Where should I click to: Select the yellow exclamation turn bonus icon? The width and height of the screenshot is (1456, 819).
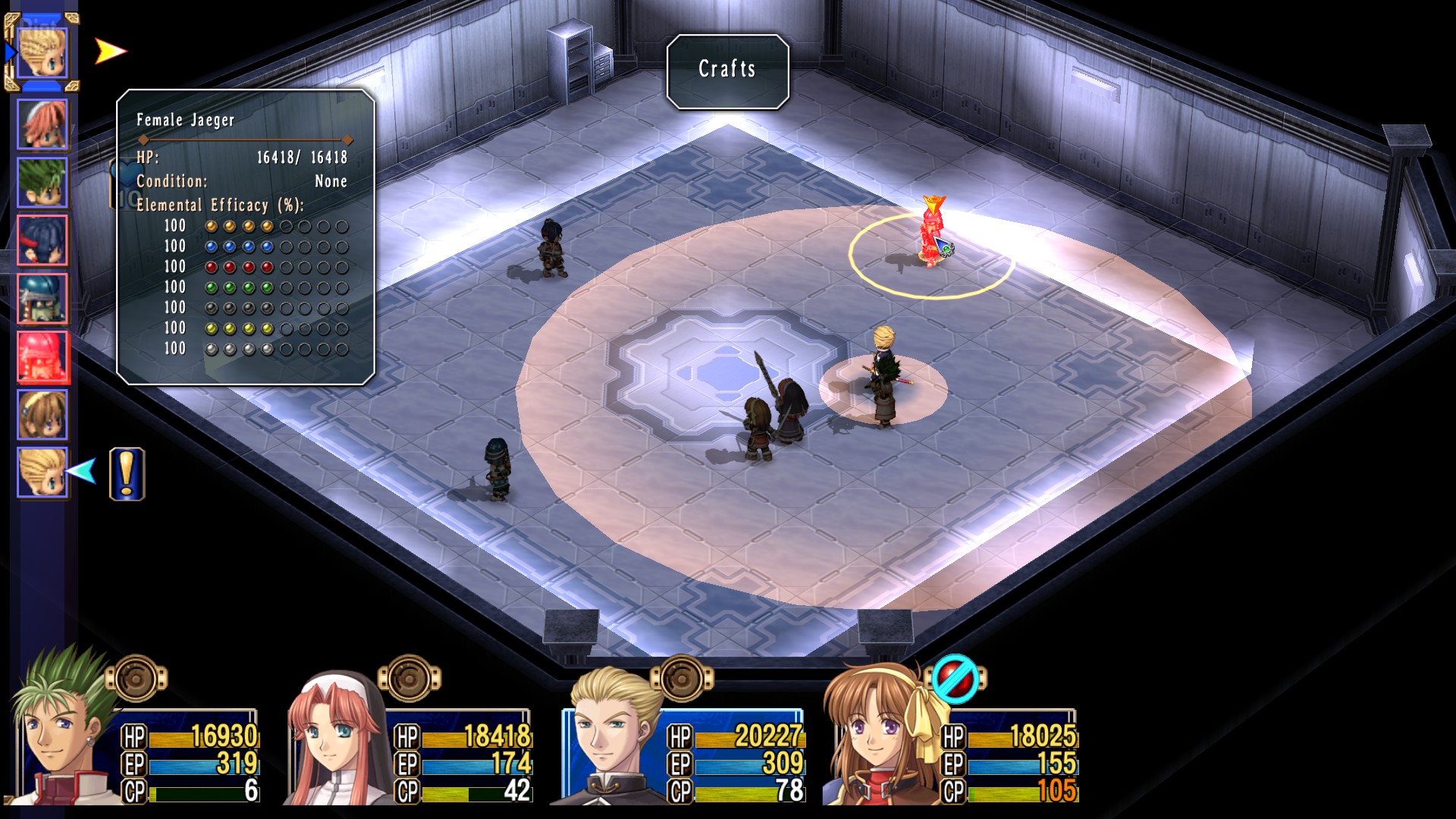click(127, 474)
